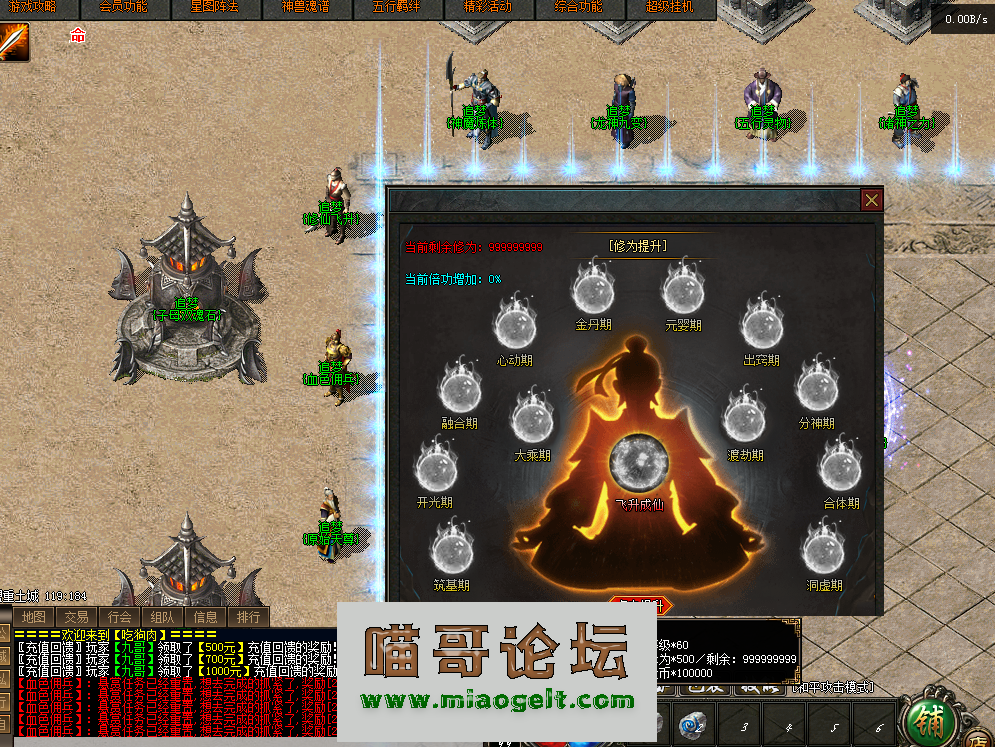The height and width of the screenshot is (747, 995).
Task: Open the 会员功能 menu
Action: (x=123, y=7)
